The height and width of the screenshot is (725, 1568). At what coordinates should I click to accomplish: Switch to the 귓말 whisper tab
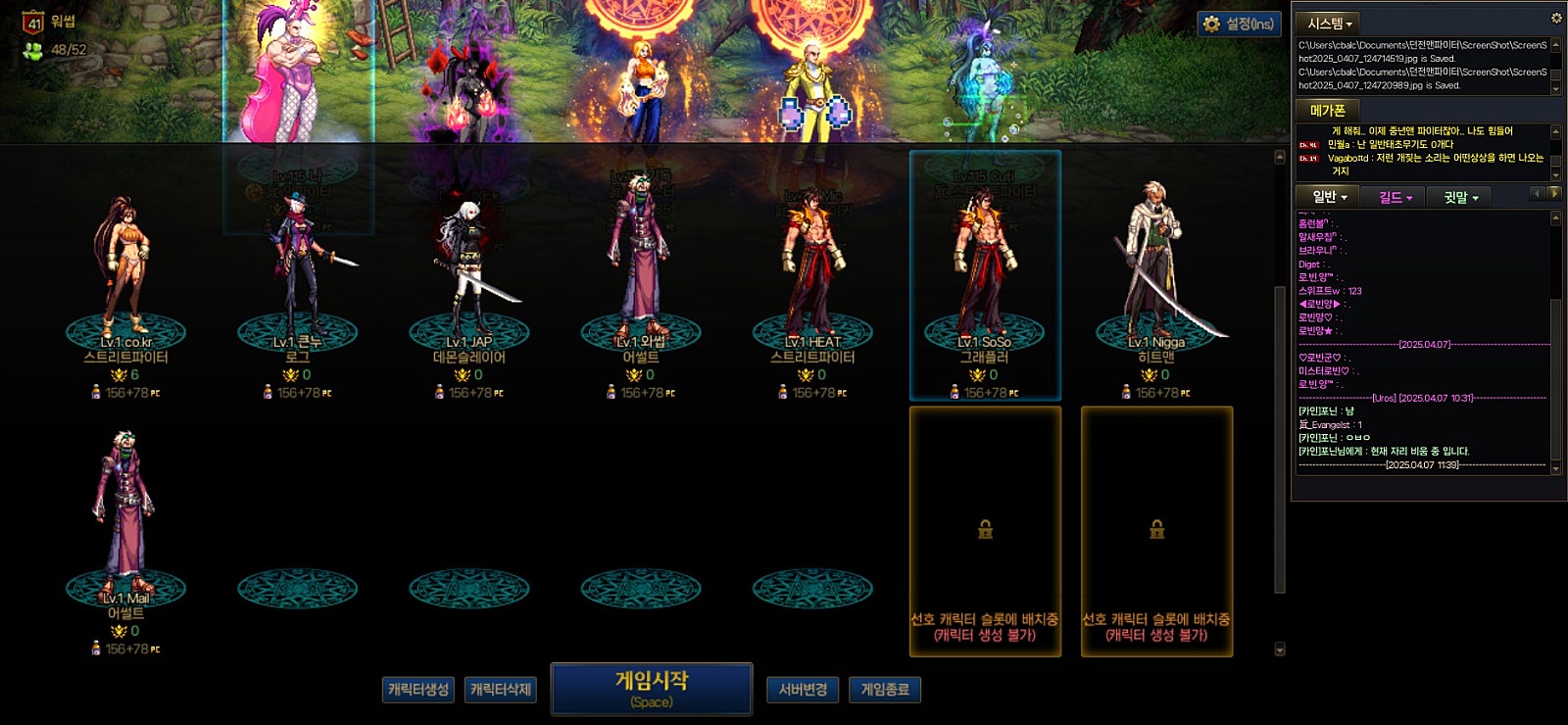click(1460, 197)
